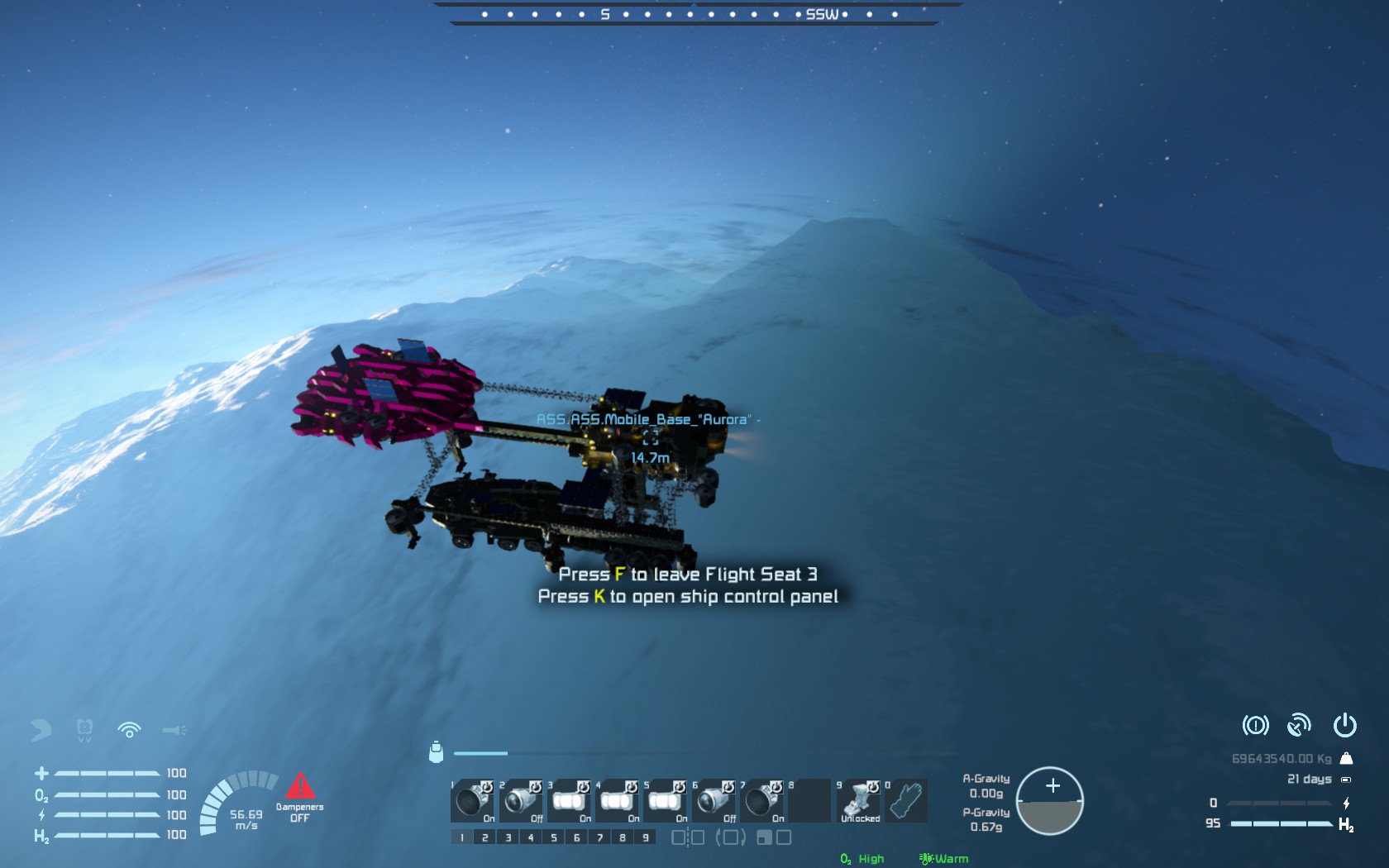Viewport: 1389px width, 868px height.
Task: Select hotbar slot 1 thruster toggle
Action: pyautogui.click(x=473, y=800)
